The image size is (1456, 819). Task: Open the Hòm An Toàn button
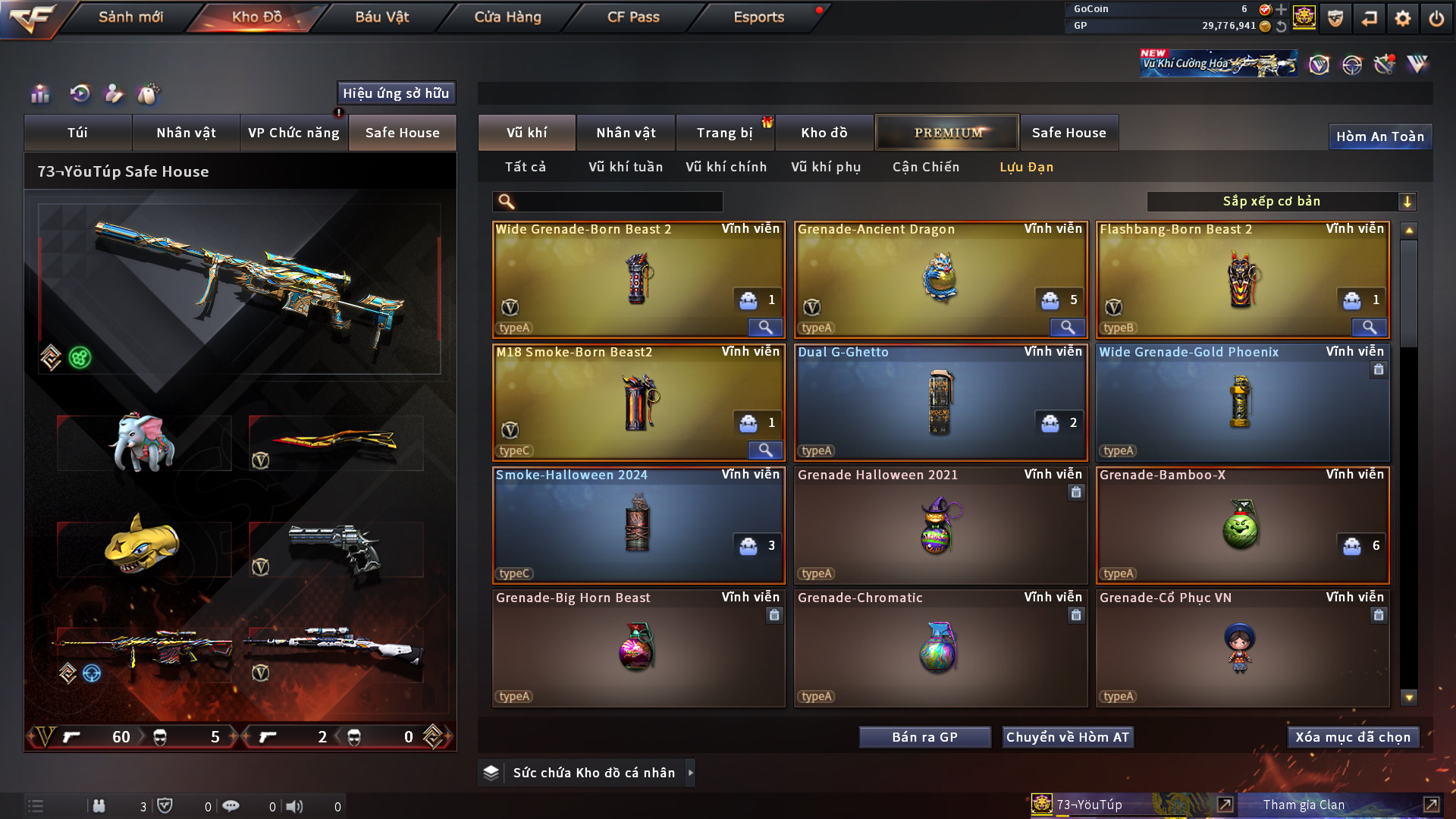pos(1379,136)
